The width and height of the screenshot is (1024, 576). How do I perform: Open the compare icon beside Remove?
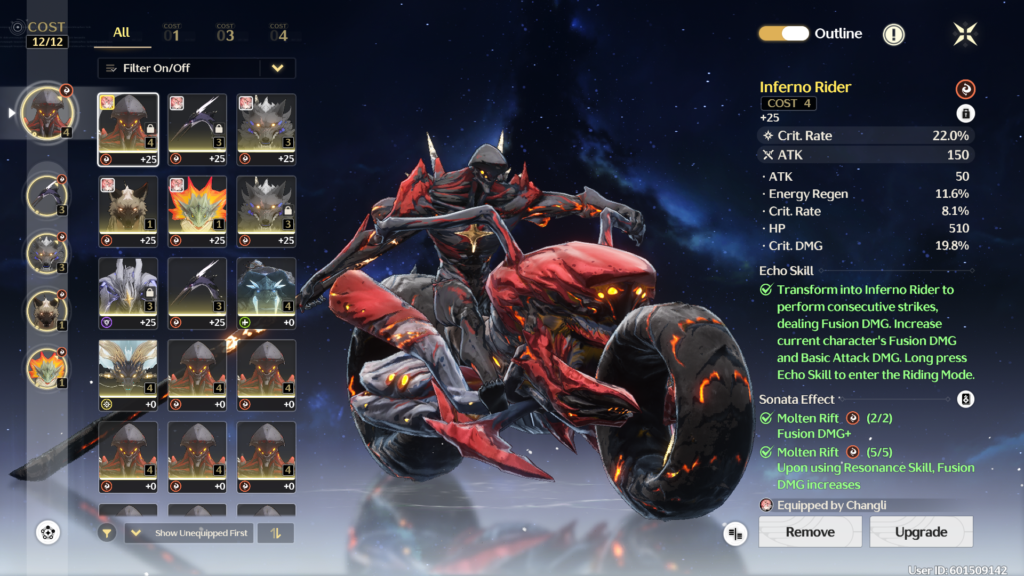(736, 533)
